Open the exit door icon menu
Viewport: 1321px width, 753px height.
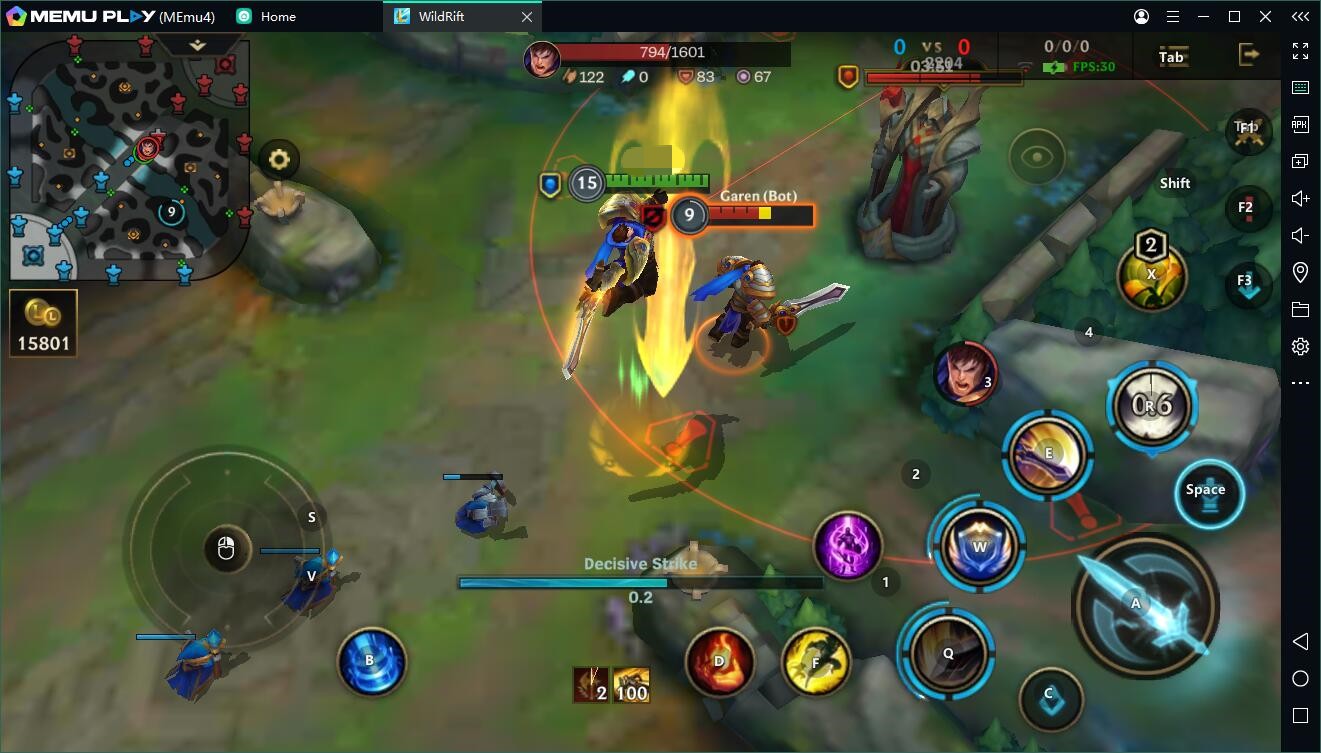point(1248,55)
